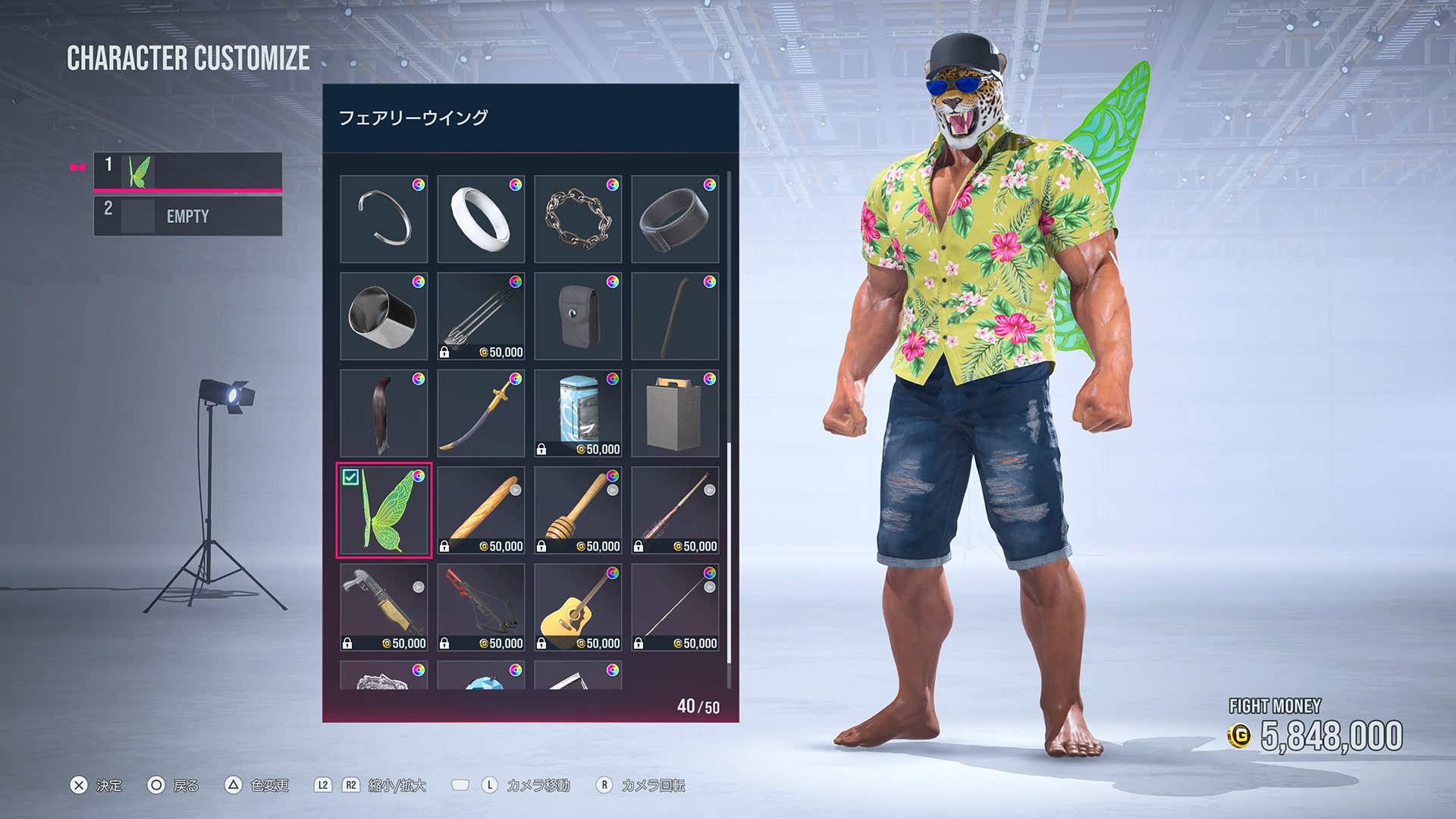Pick the gray metal box item
Screen dimensions: 1456x819
pyautogui.click(x=675, y=413)
